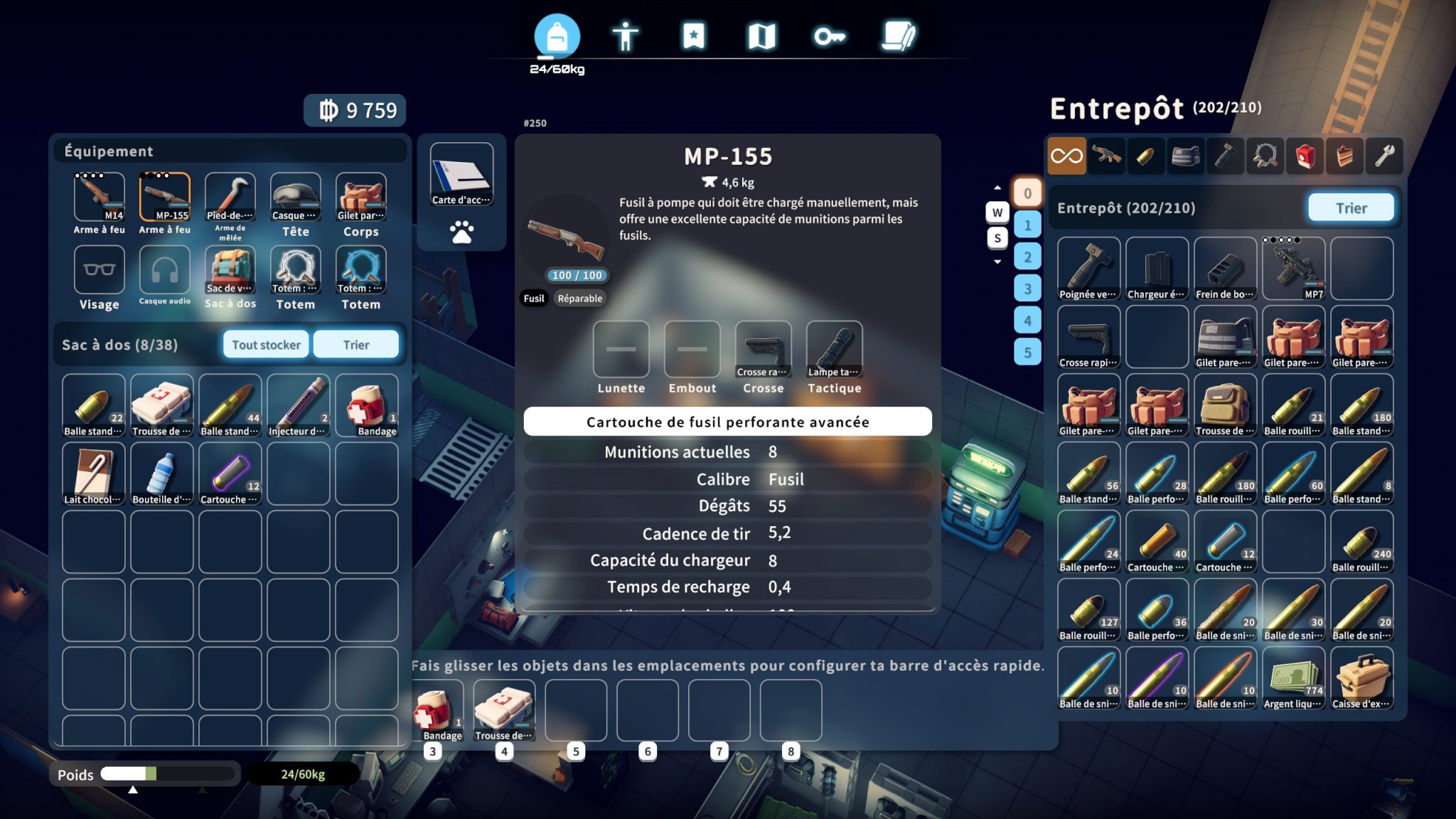Sort the backpack with its Trier button
The height and width of the screenshot is (819, 1456).
(355, 345)
